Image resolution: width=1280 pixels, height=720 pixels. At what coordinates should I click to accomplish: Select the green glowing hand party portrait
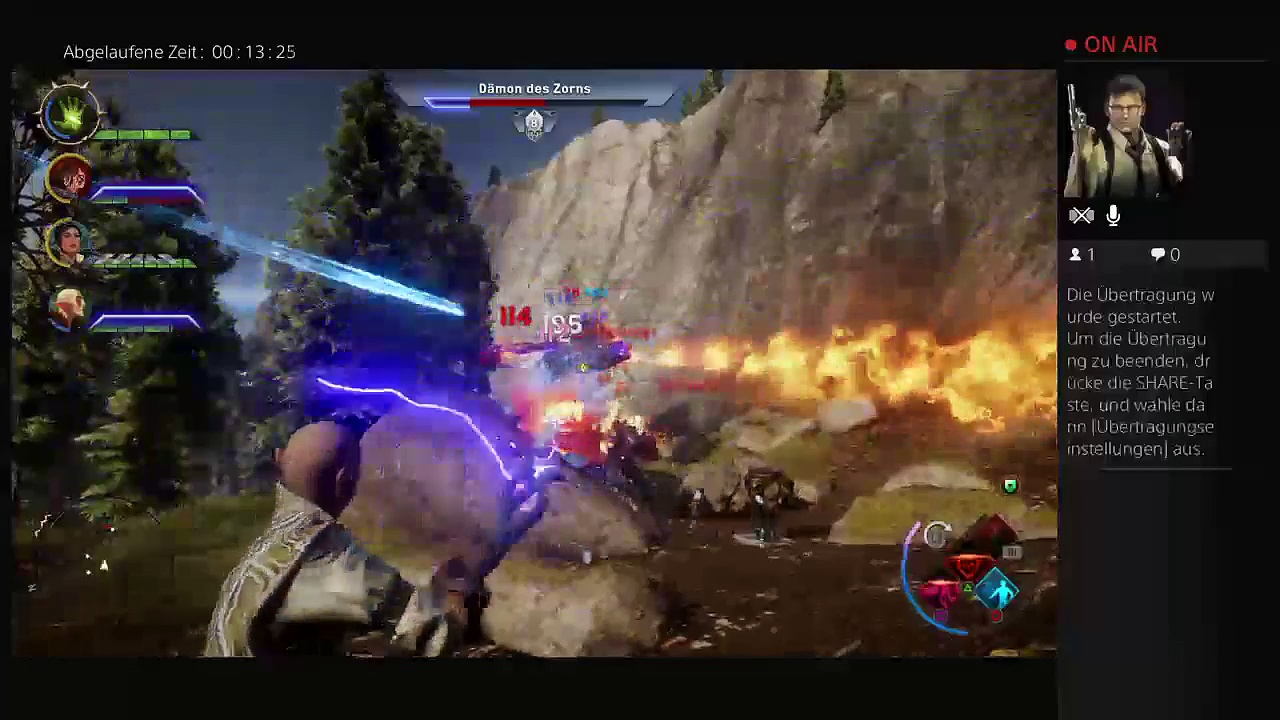coord(70,114)
